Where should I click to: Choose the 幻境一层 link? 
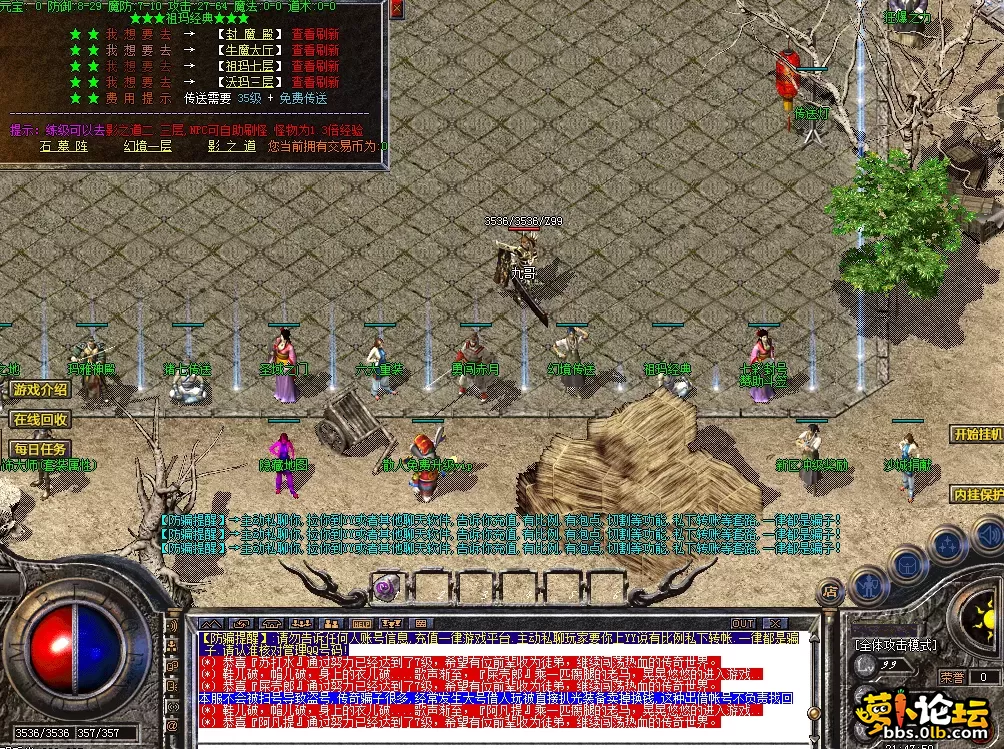point(147,146)
